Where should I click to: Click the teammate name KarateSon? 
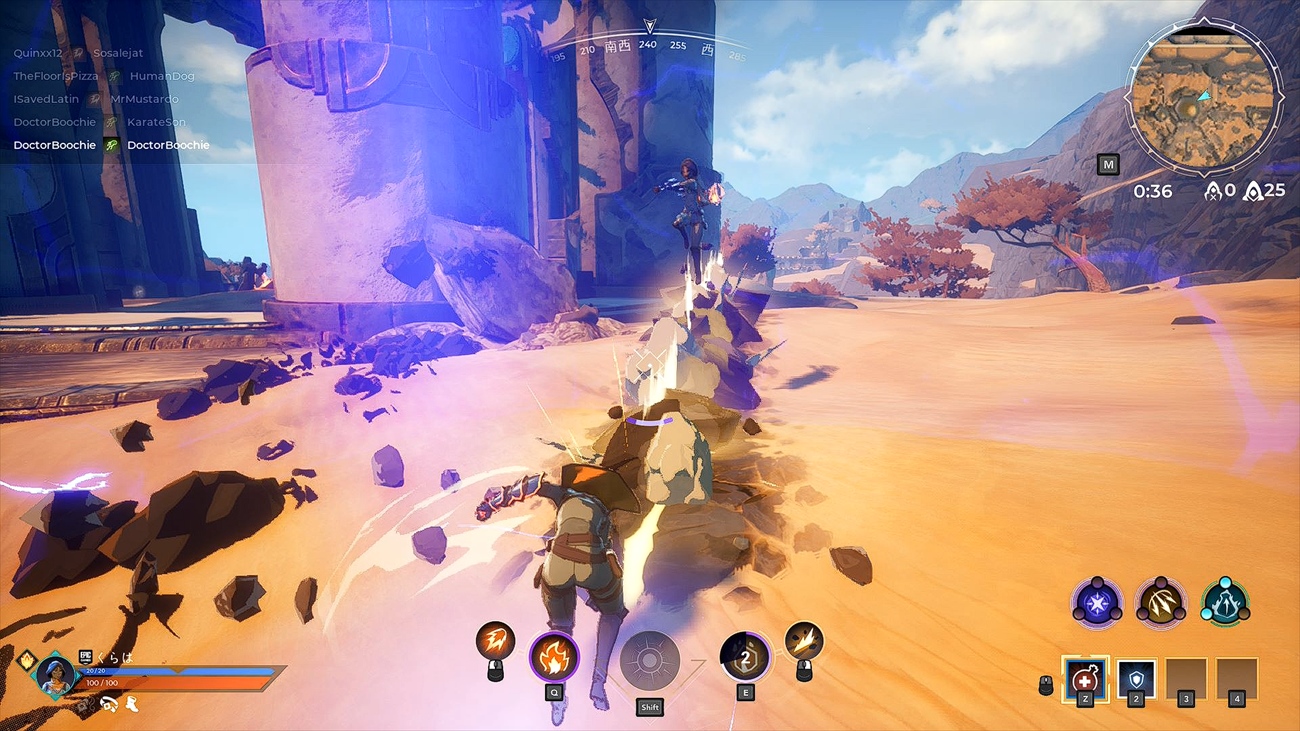click(155, 121)
